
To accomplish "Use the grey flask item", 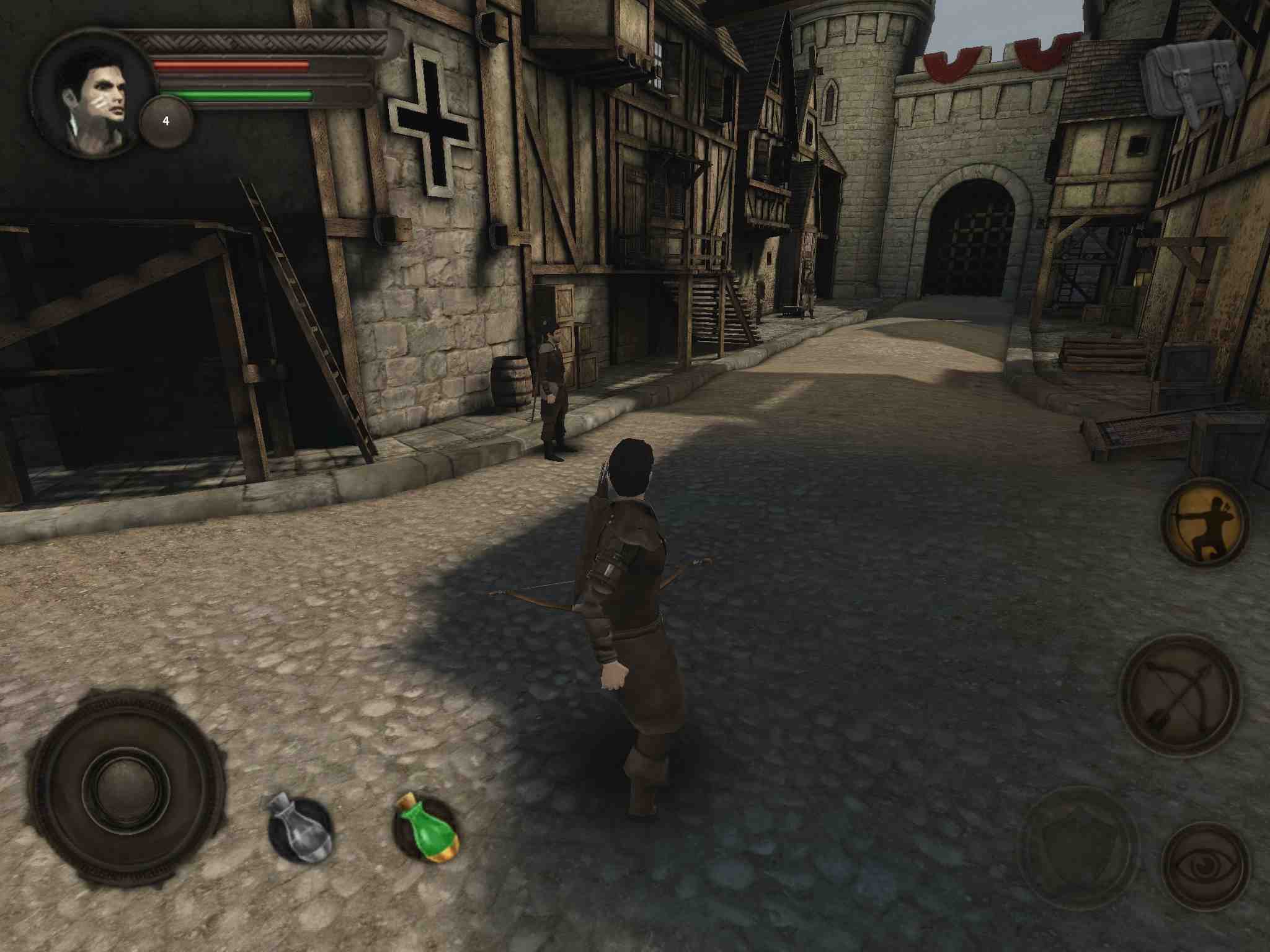I will point(301,827).
